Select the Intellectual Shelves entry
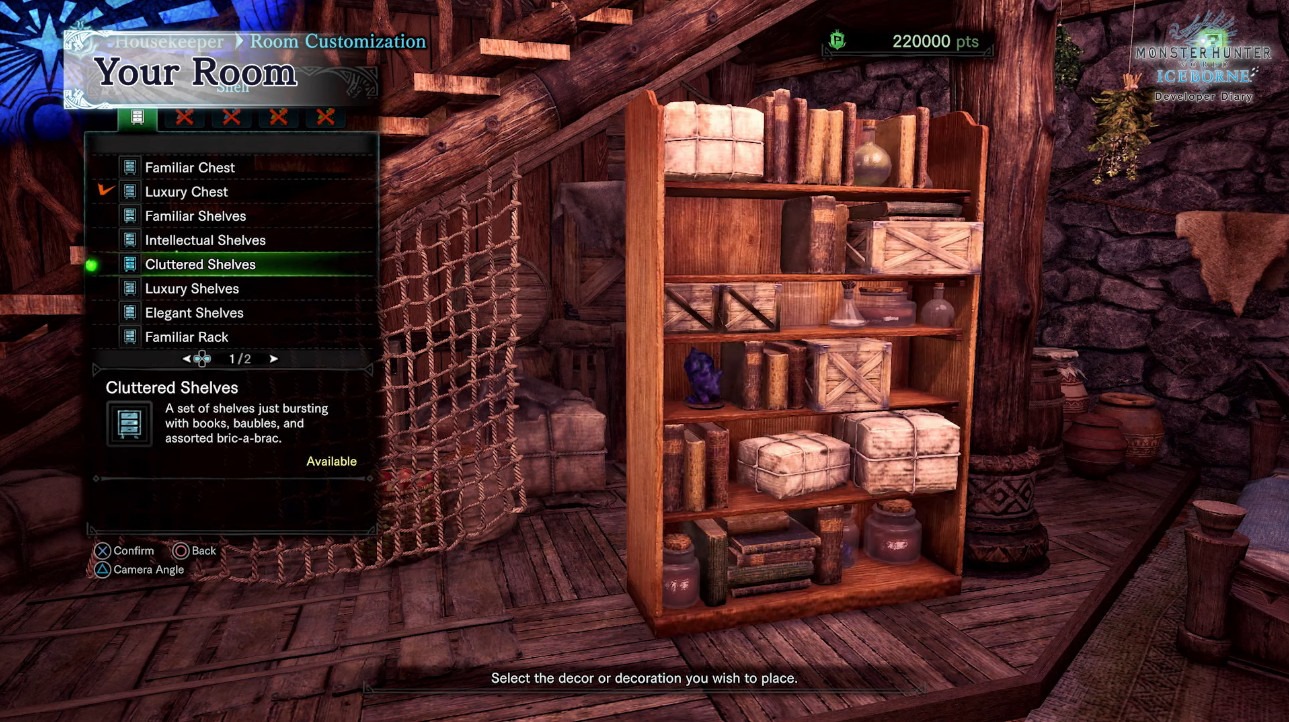The width and height of the screenshot is (1289, 722). [205, 240]
